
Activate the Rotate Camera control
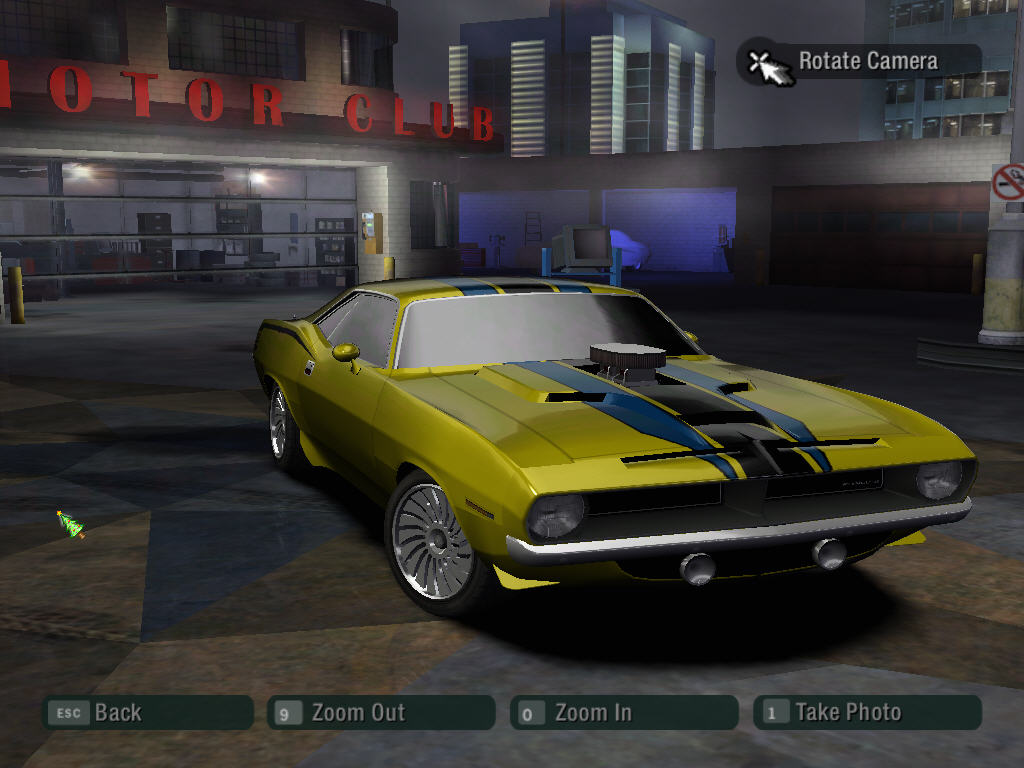pyautogui.click(x=859, y=62)
